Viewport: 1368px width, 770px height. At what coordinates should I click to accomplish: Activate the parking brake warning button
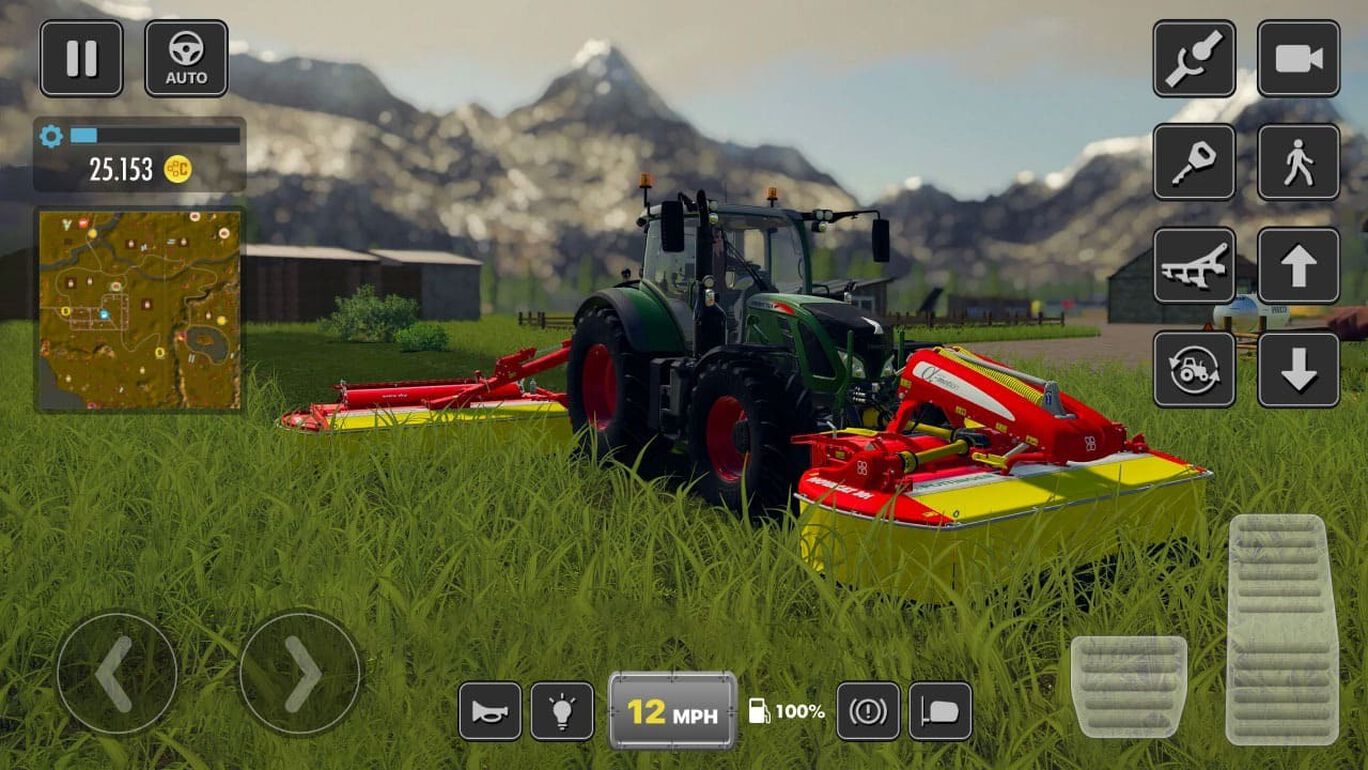868,711
